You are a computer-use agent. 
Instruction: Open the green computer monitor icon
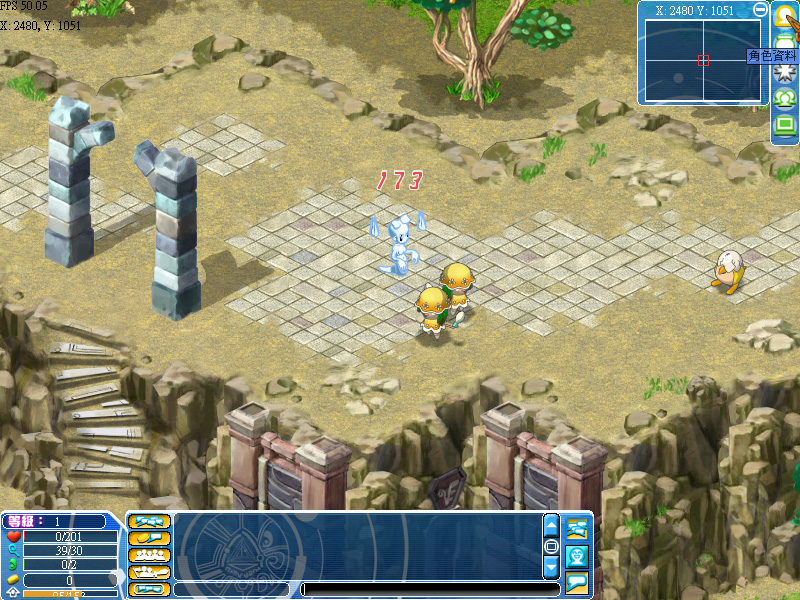click(785, 126)
